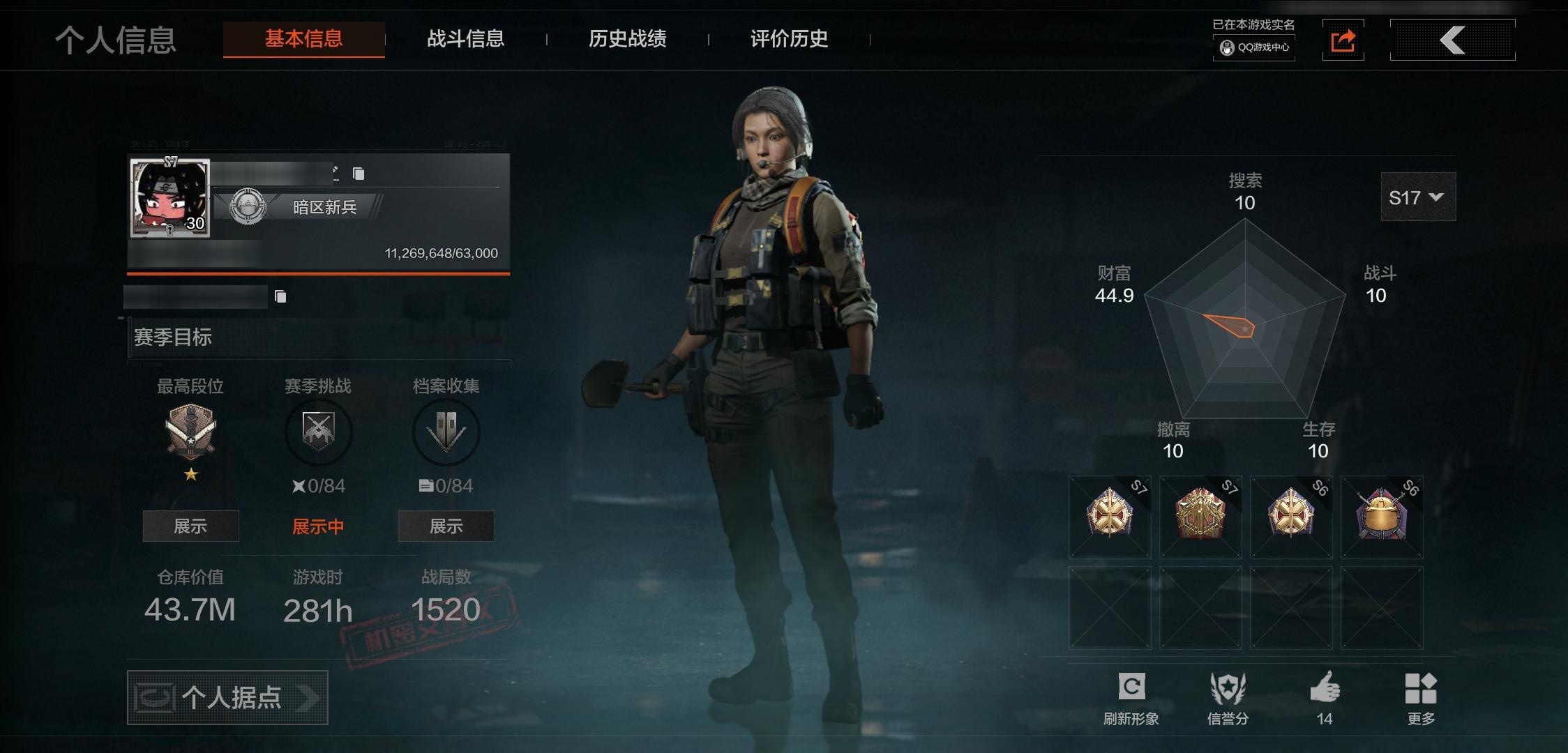1568x753 pixels.
Task: Open 个人据点 personal base
Action: tap(227, 697)
